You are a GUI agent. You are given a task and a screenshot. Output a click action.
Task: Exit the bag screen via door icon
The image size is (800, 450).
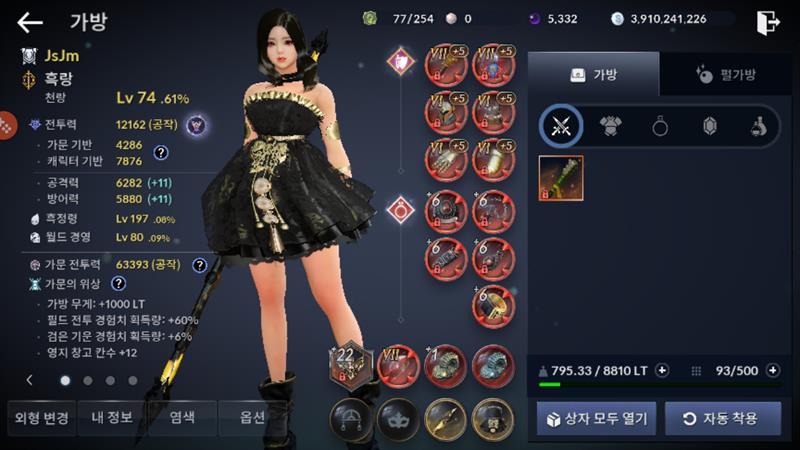[x=768, y=22]
